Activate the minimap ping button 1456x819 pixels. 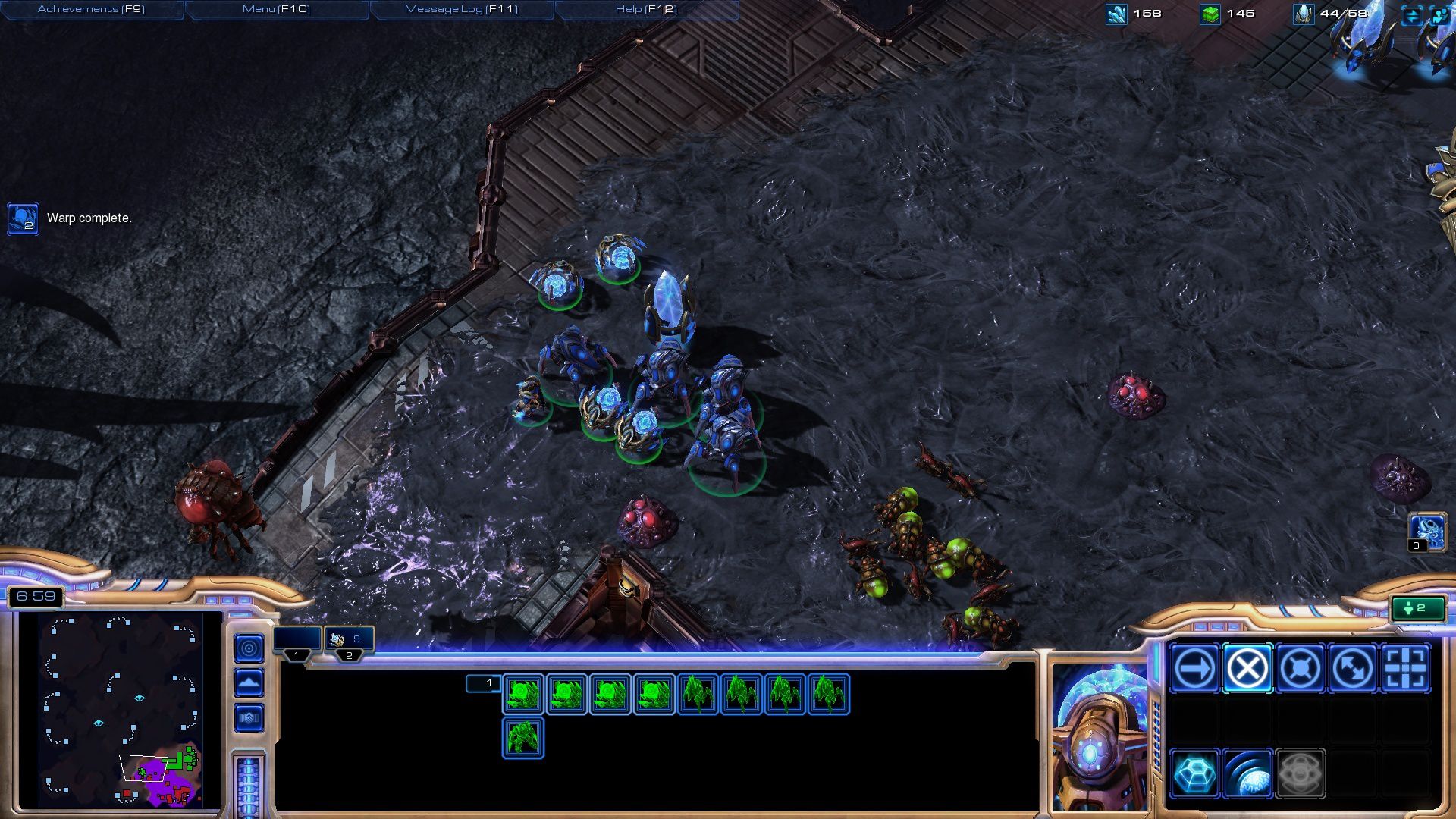pos(249,648)
